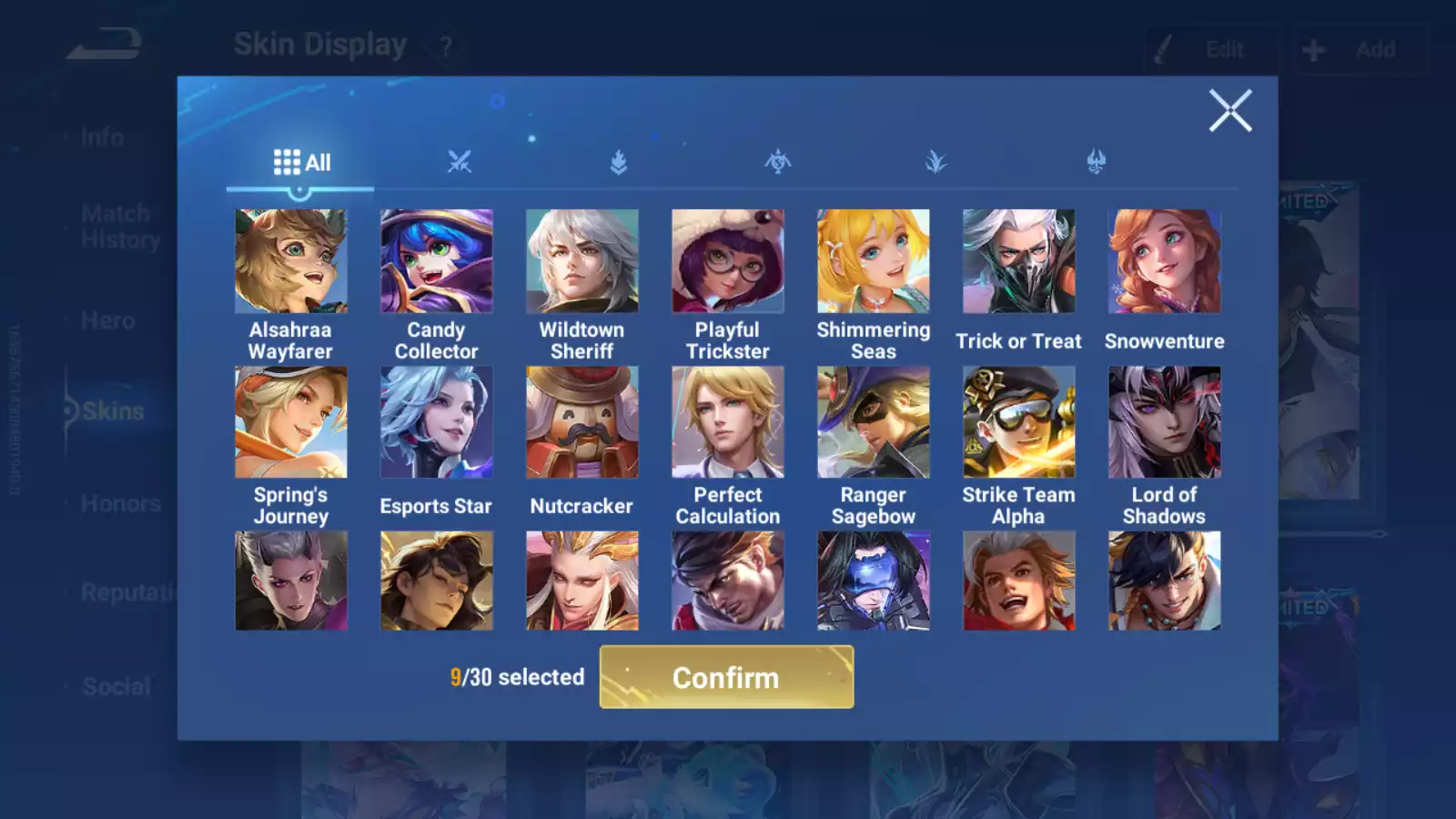Choose the Ranger Sagebow skin
Screen dimensions: 1456x819
click(874, 422)
